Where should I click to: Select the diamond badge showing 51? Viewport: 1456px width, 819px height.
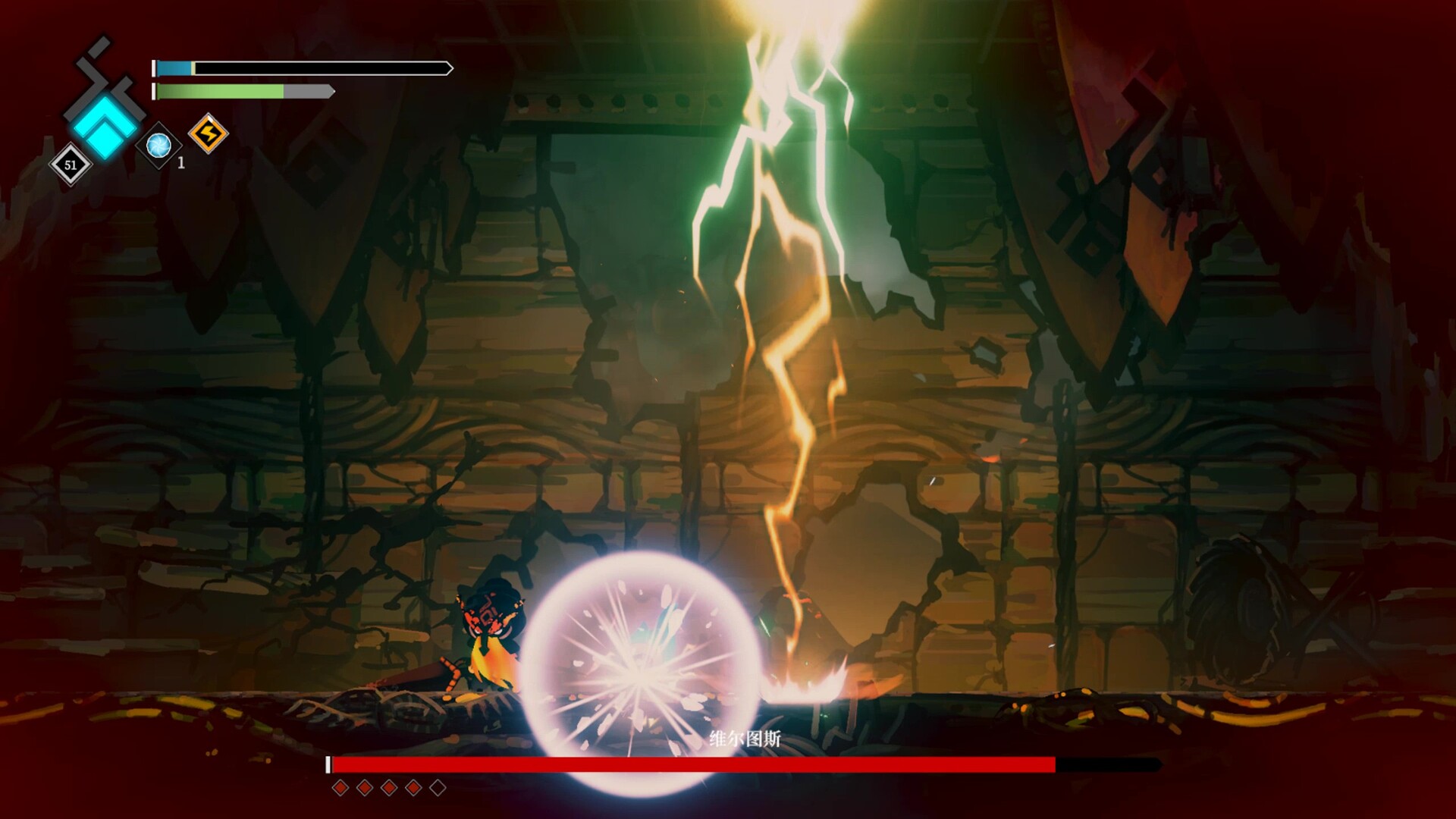point(71,165)
